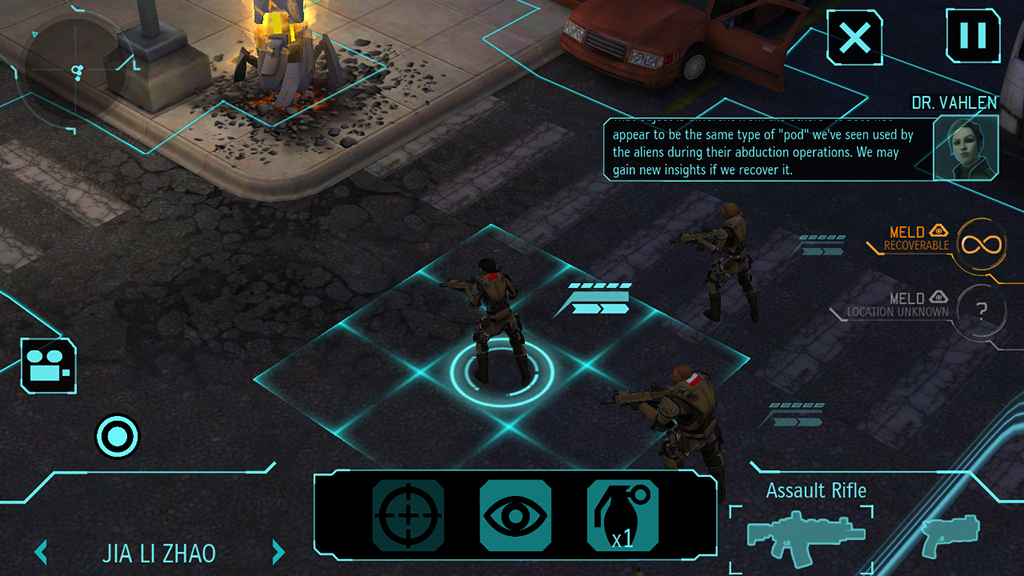Close the dialogue with the X button
The image size is (1024, 576).
(854, 38)
